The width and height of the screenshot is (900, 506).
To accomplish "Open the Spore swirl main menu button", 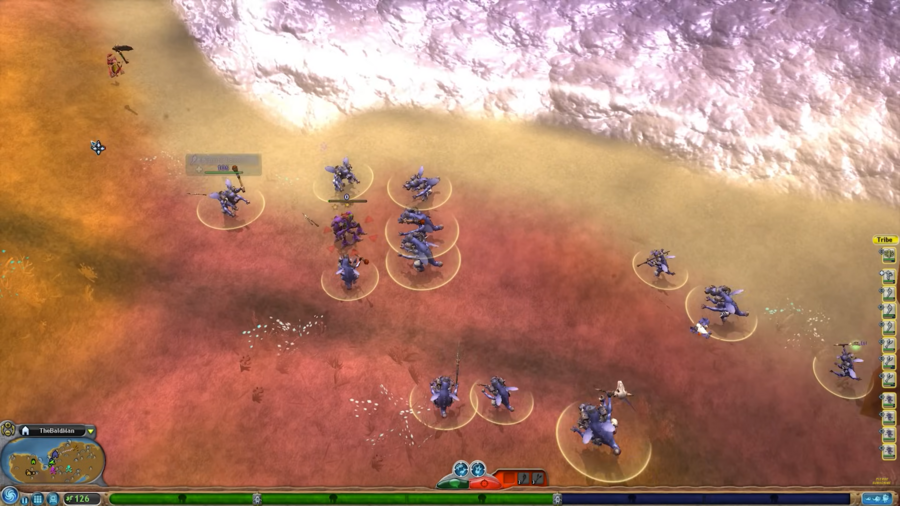I will 10,494.
